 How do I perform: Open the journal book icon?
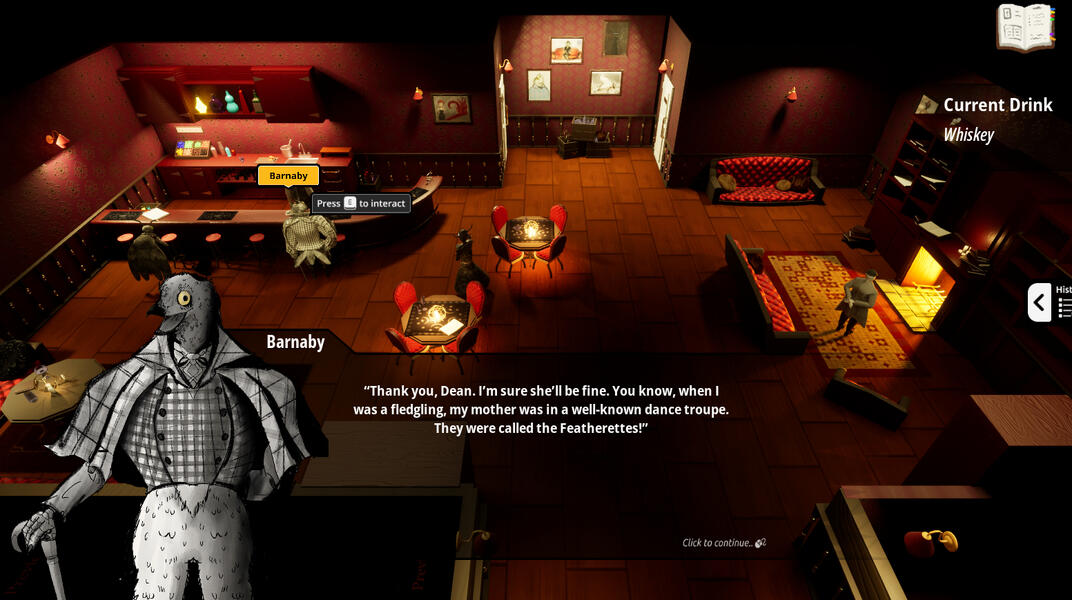[x=1026, y=27]
